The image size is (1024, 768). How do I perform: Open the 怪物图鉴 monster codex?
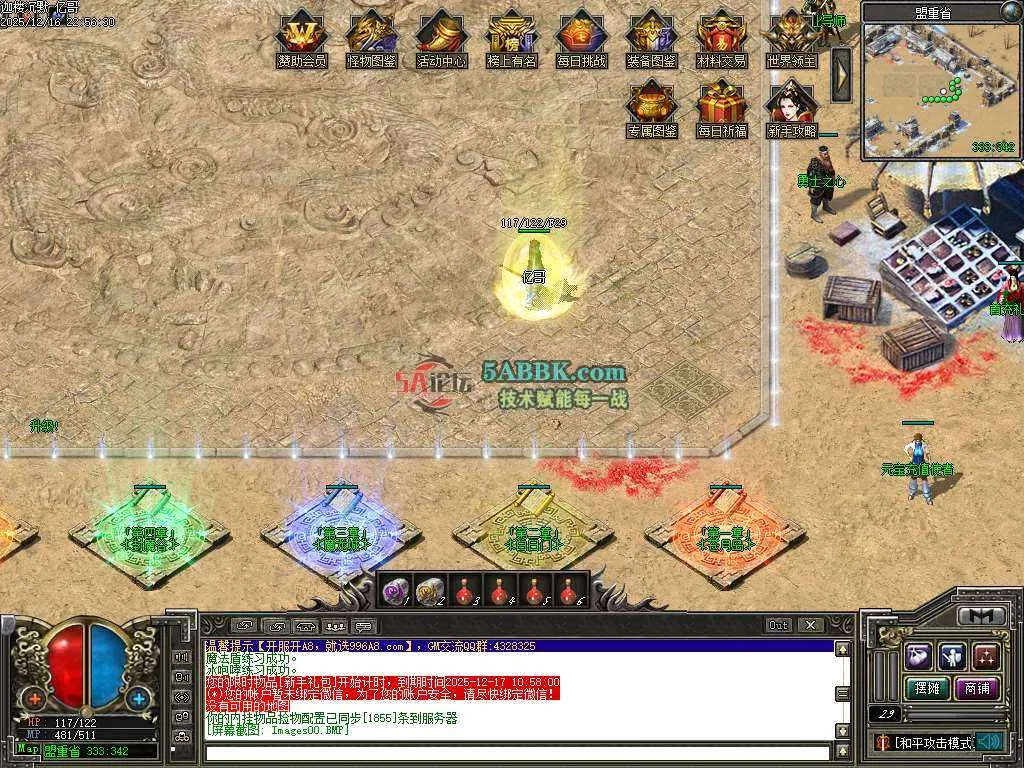click(x=371, y=36)
